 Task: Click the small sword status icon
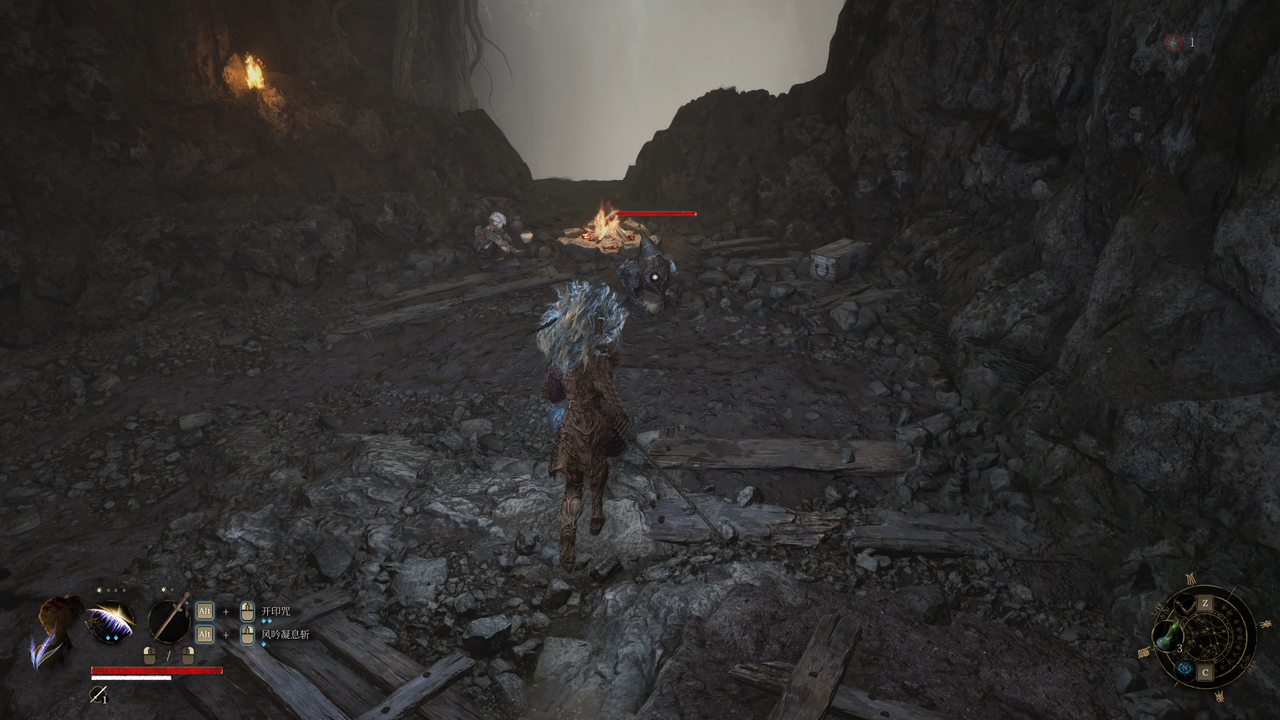(x=98, y=693)
